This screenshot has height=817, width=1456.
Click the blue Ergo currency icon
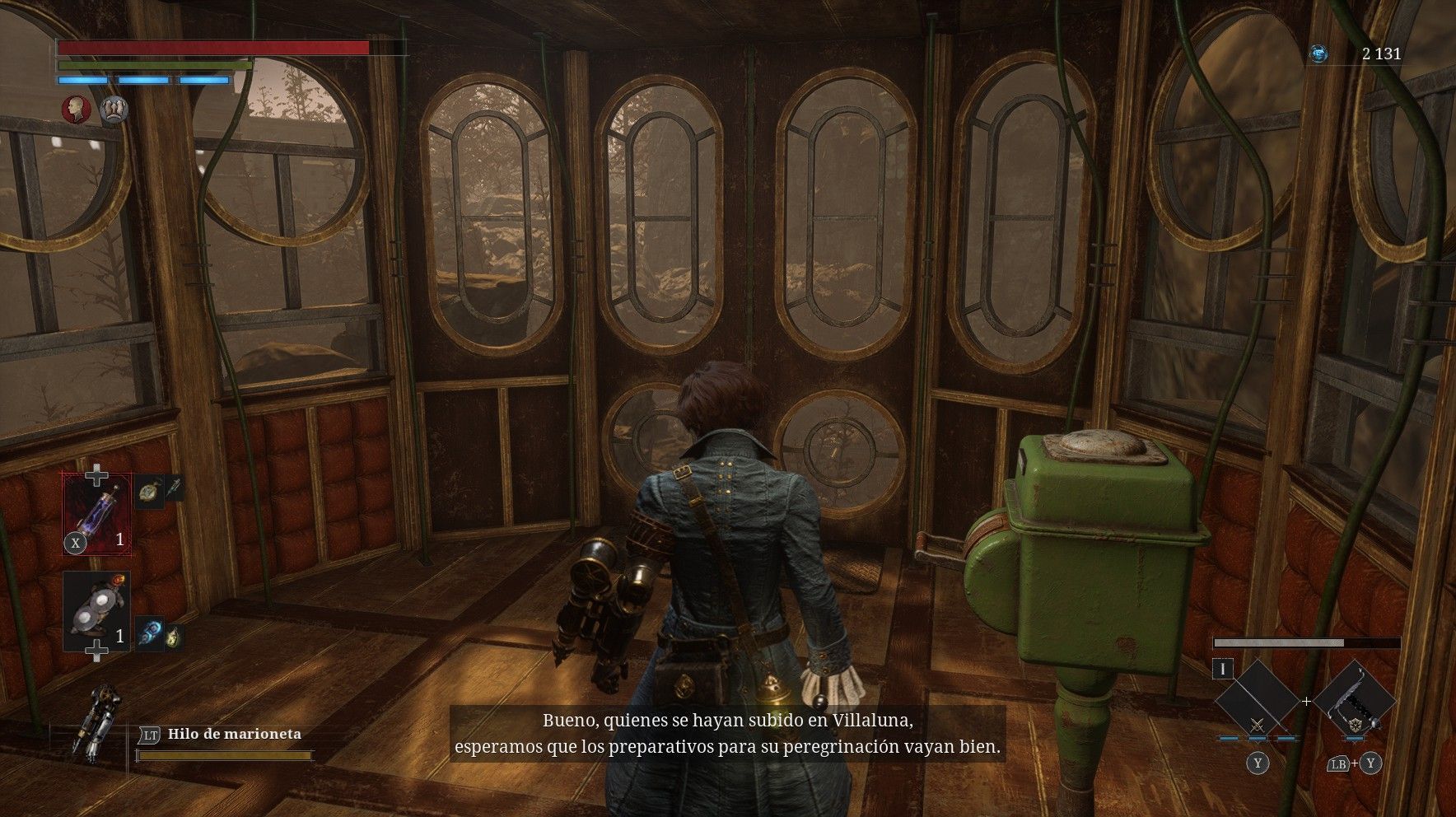point(1318,54)
